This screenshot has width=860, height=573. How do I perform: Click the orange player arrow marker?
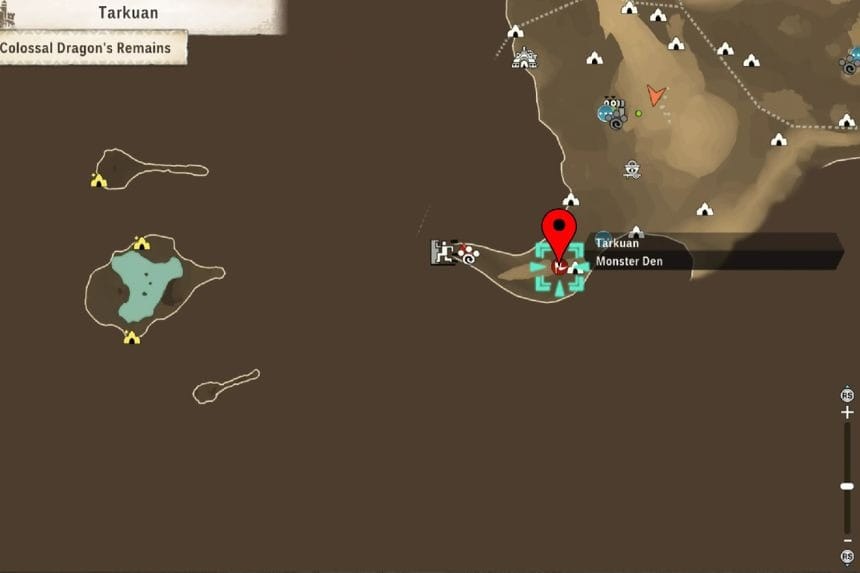(655, 96)
